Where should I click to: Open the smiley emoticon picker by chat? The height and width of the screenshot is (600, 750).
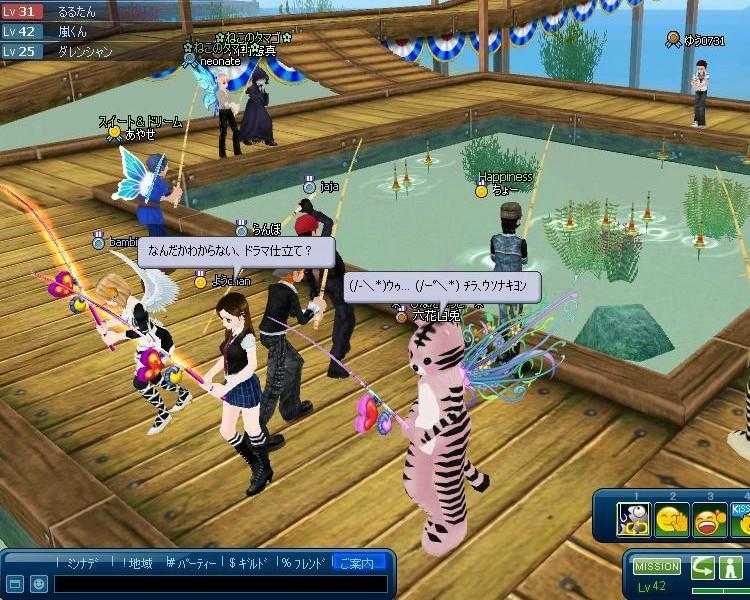[37, 584]
